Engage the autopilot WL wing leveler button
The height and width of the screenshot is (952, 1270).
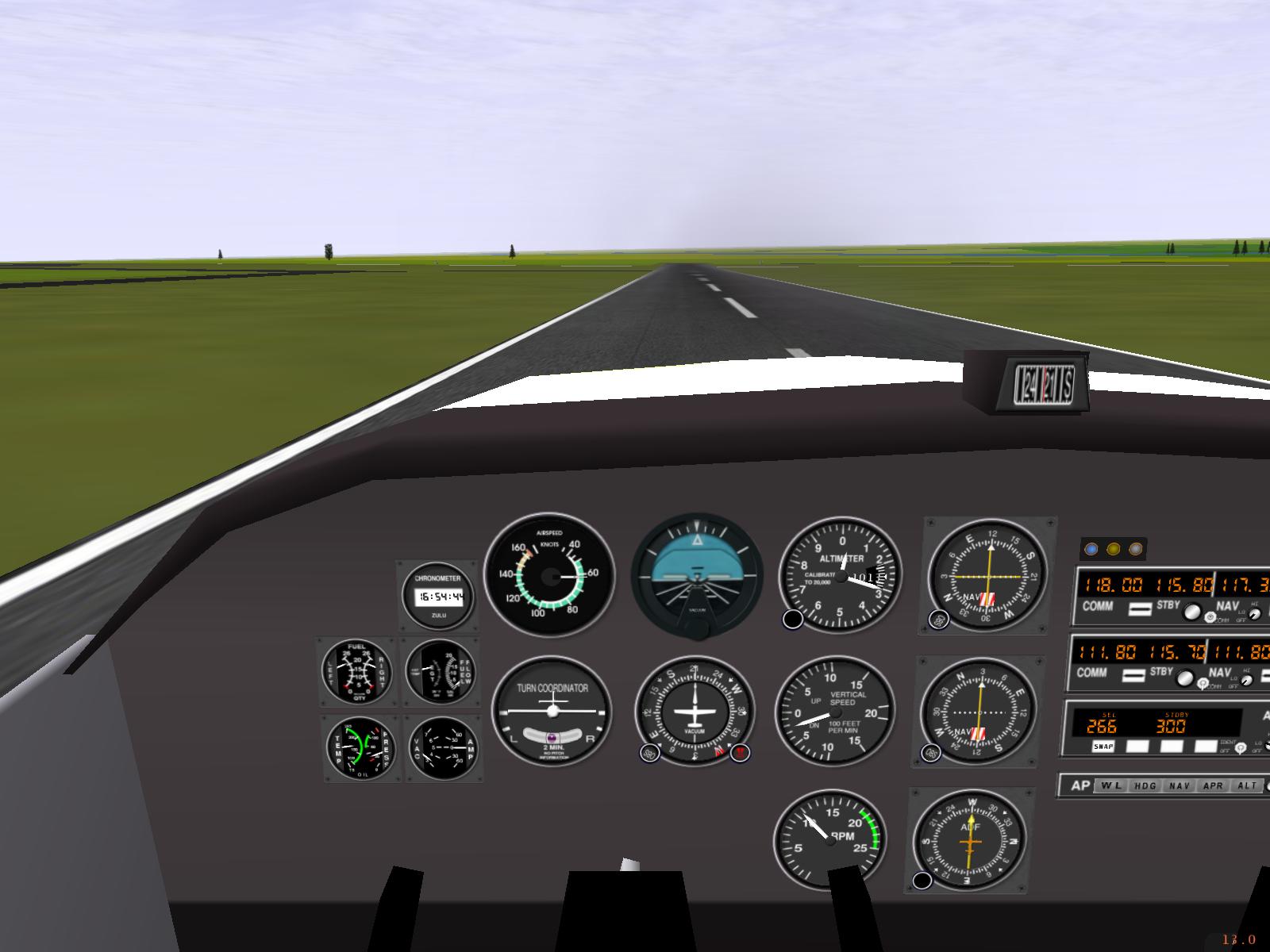pyautogui.click(x=1110, y=786)
